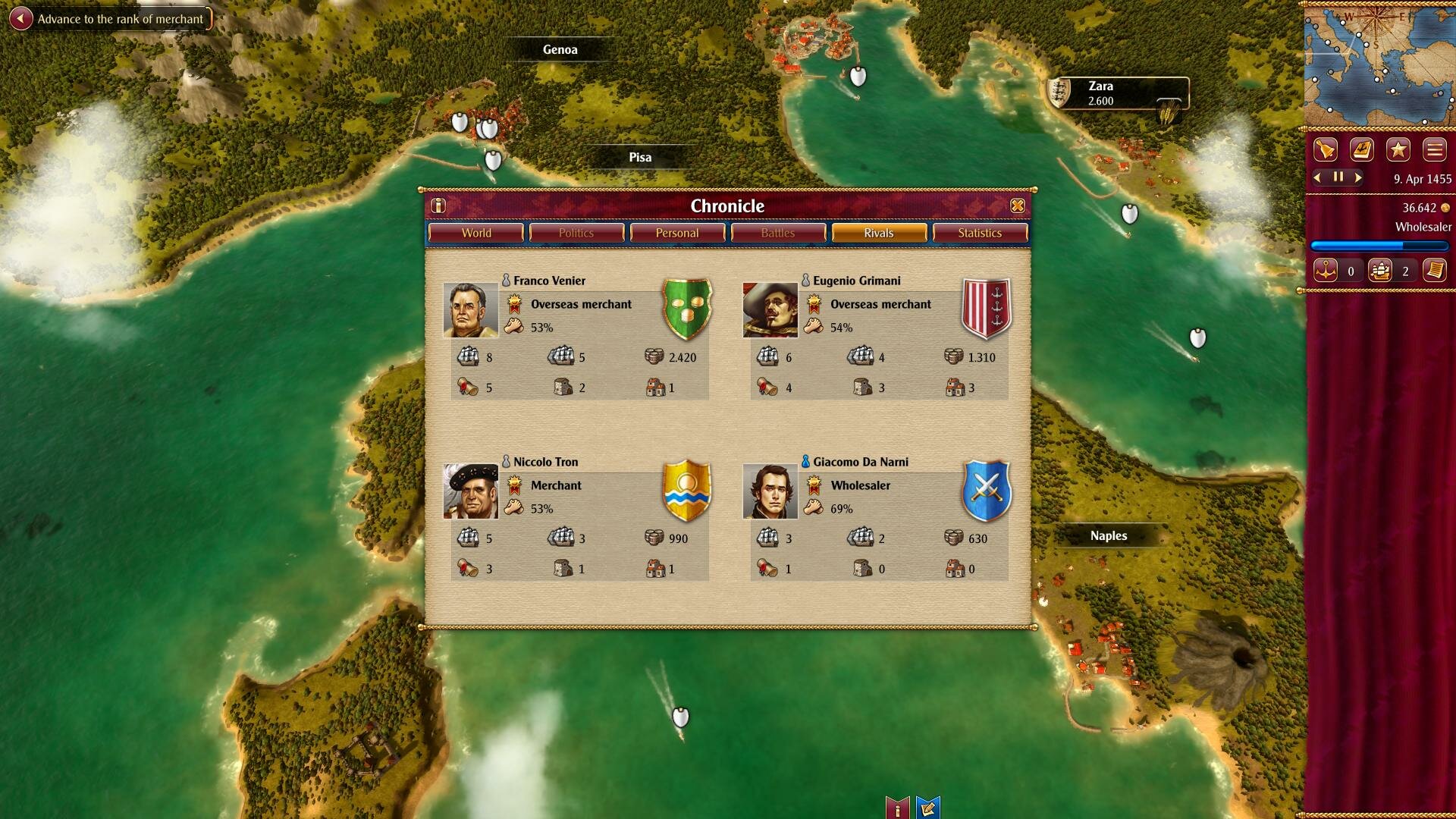
Task: Open the anchor logbook icon
Action: click(1361, 149)
